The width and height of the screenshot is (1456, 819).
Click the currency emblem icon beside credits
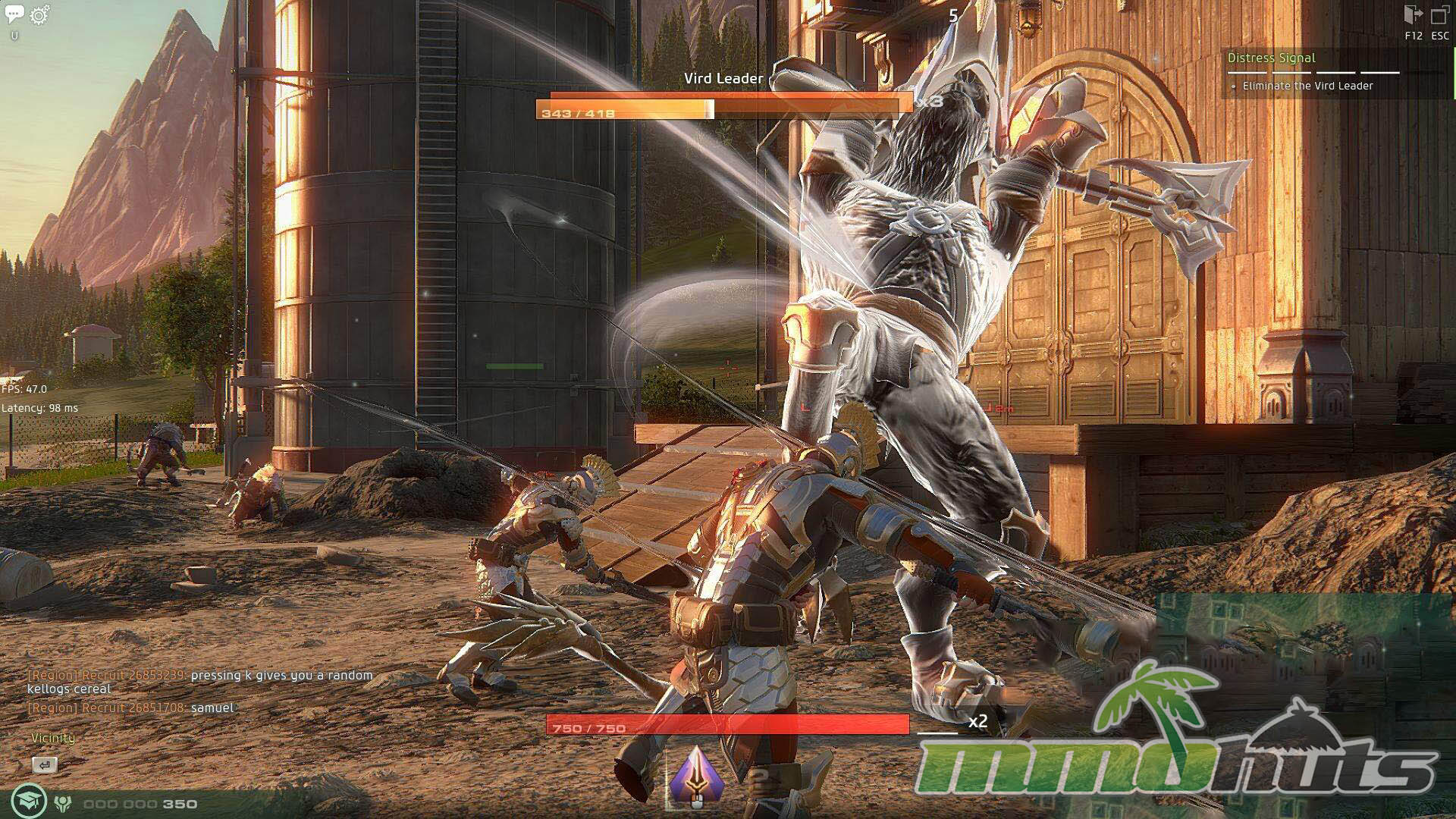coord(64,803)
